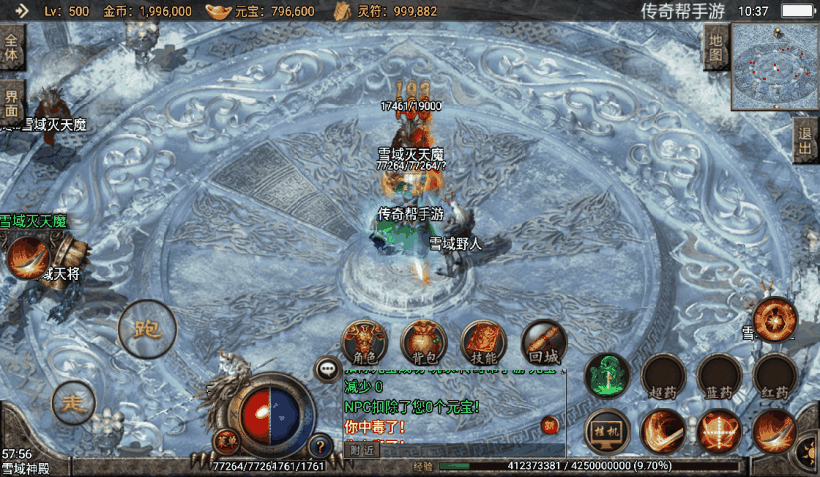The height and width of the screenshot is (477, 820).
Task: Open the 角色 character panel
Action: 364,342
